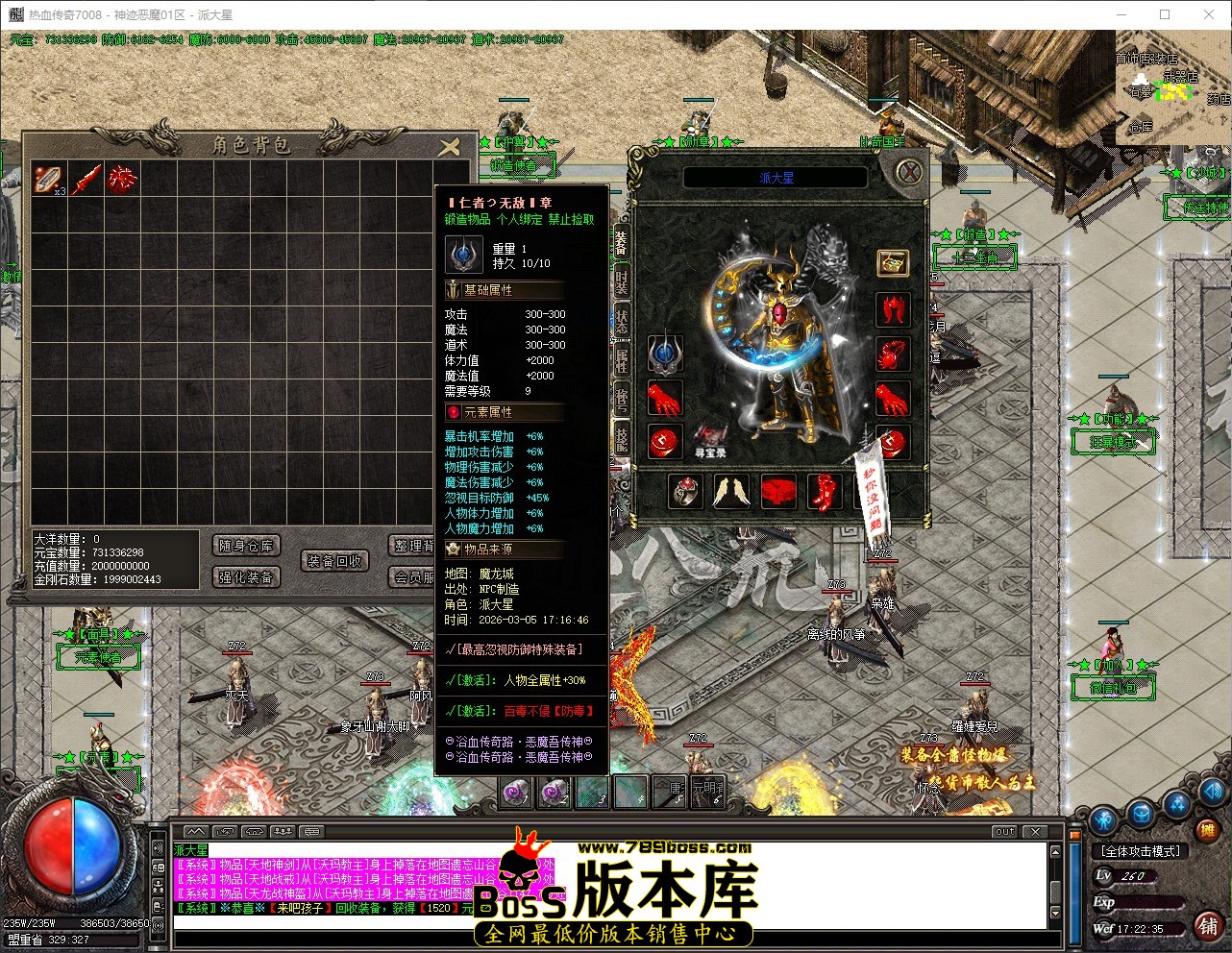
Task: Click the 随身仓库 warehouse button
Action: click(x=245, y=545)
